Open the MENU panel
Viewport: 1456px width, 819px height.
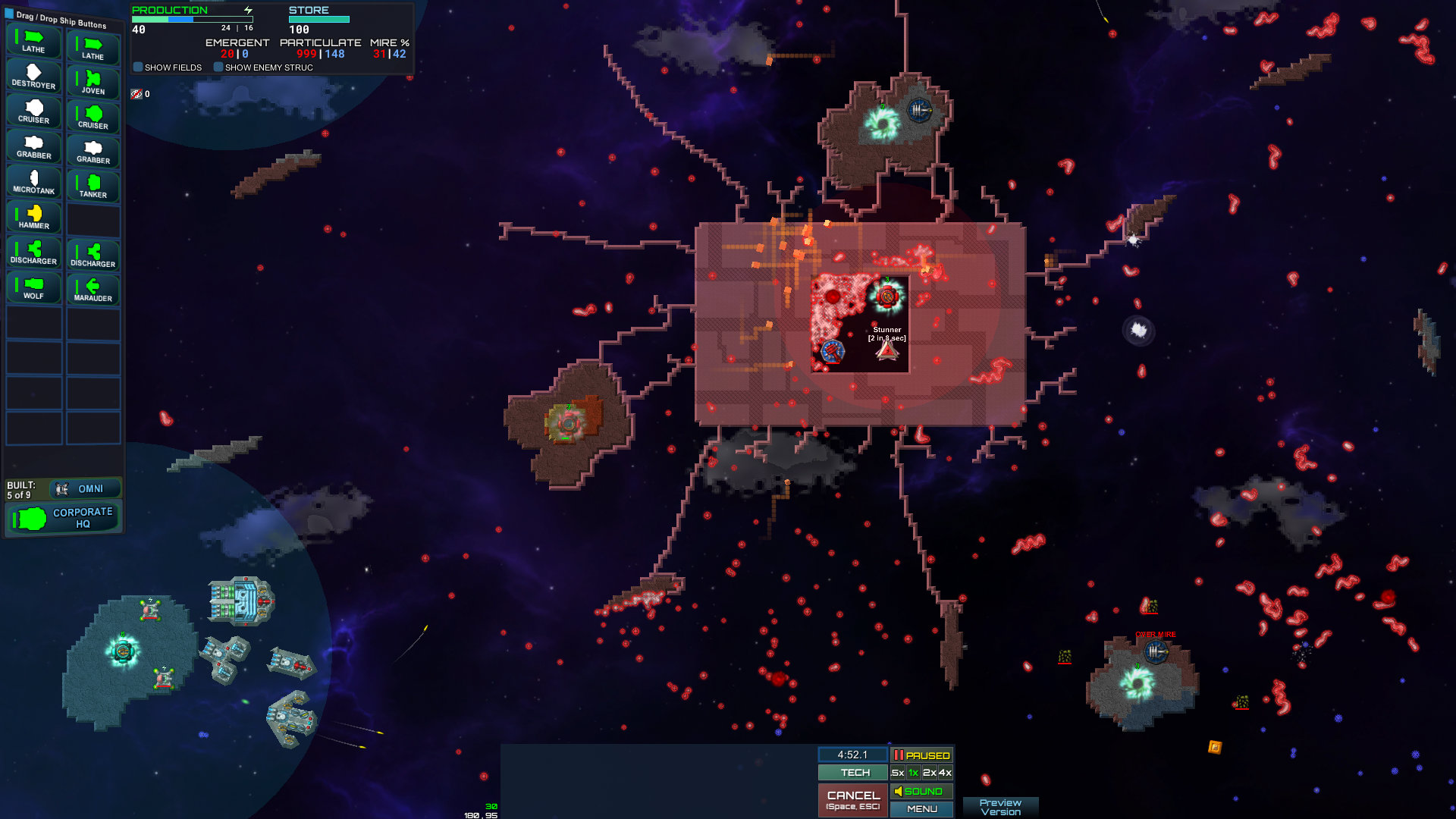pyautogui.click(x=921, y=808)
